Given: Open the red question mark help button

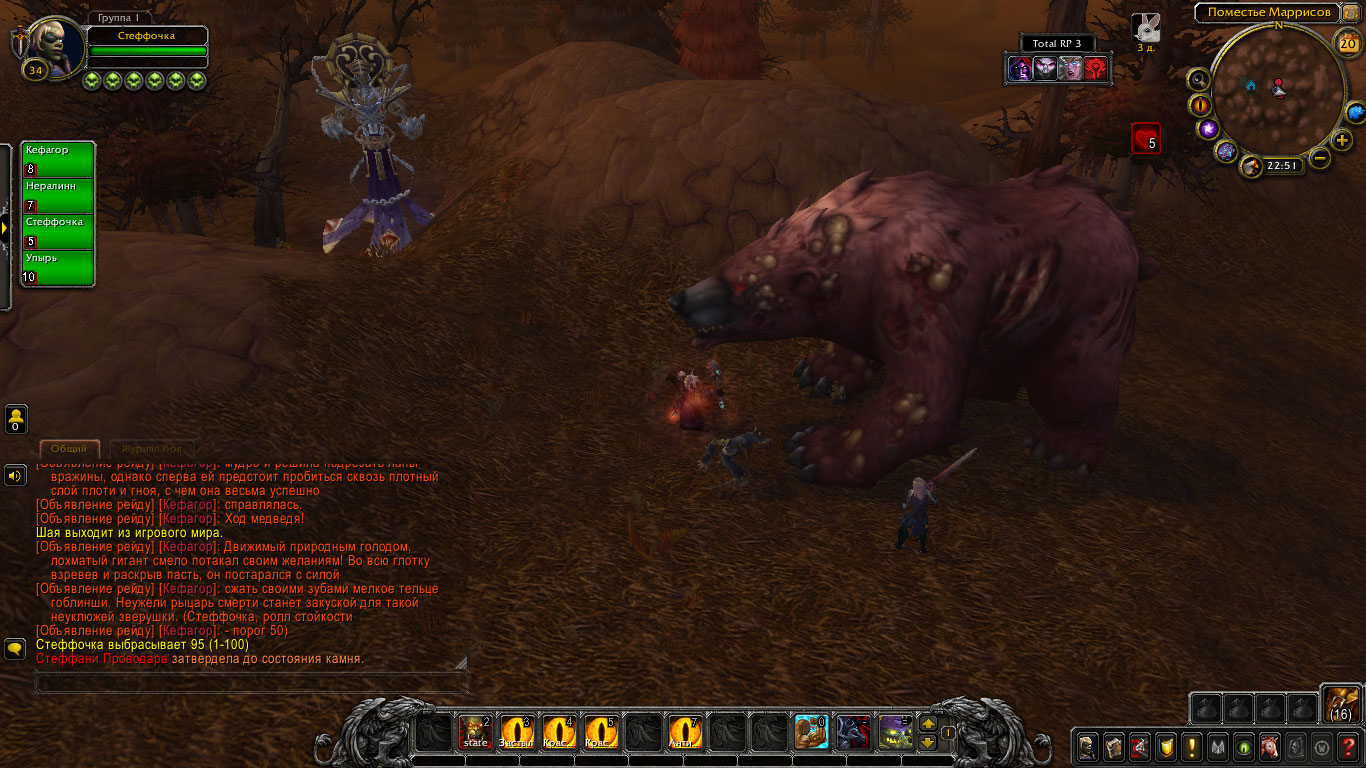Looking at the screenshot, I should coord(1349,746).
